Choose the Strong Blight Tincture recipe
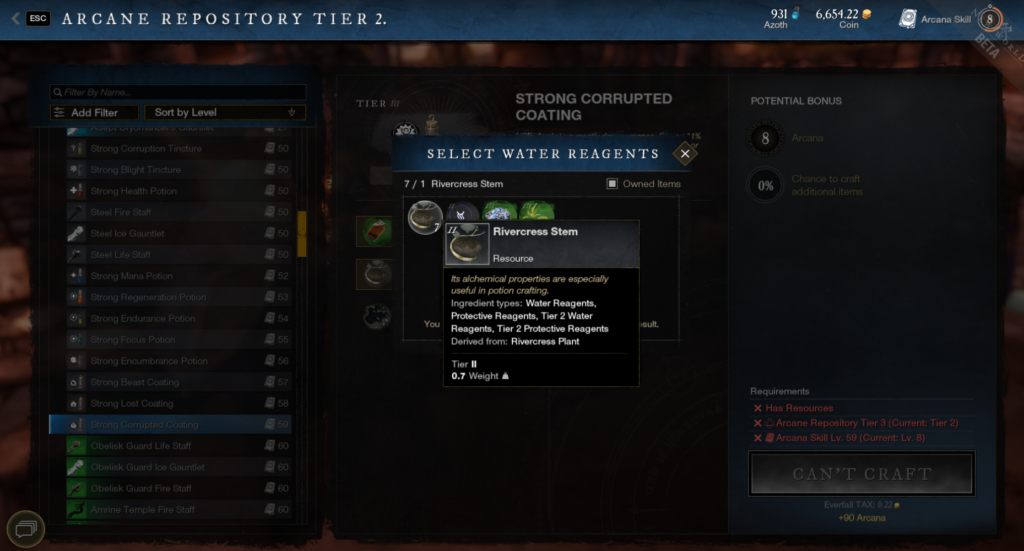1024x551 pixels. point(135,170)
